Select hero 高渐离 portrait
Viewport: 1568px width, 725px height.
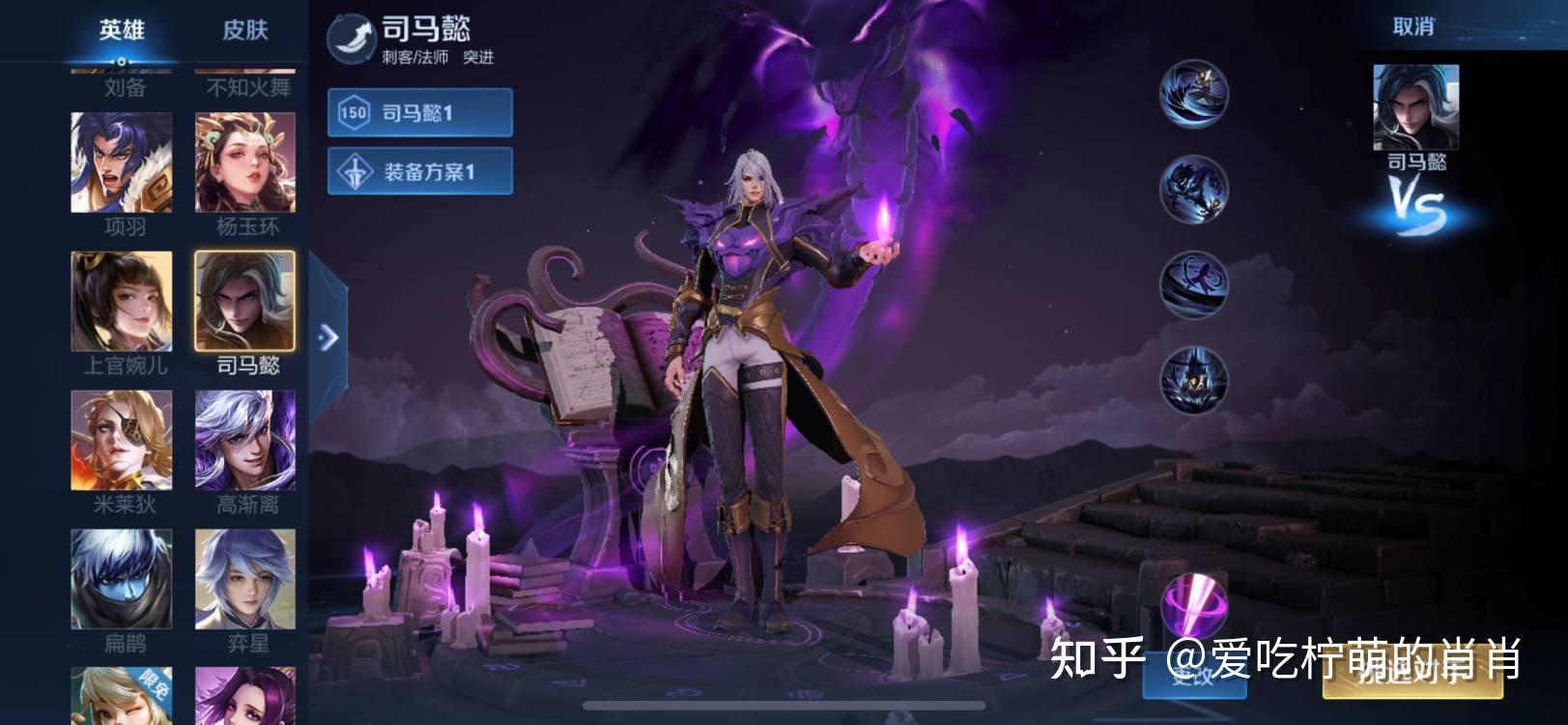pos(245,440)
